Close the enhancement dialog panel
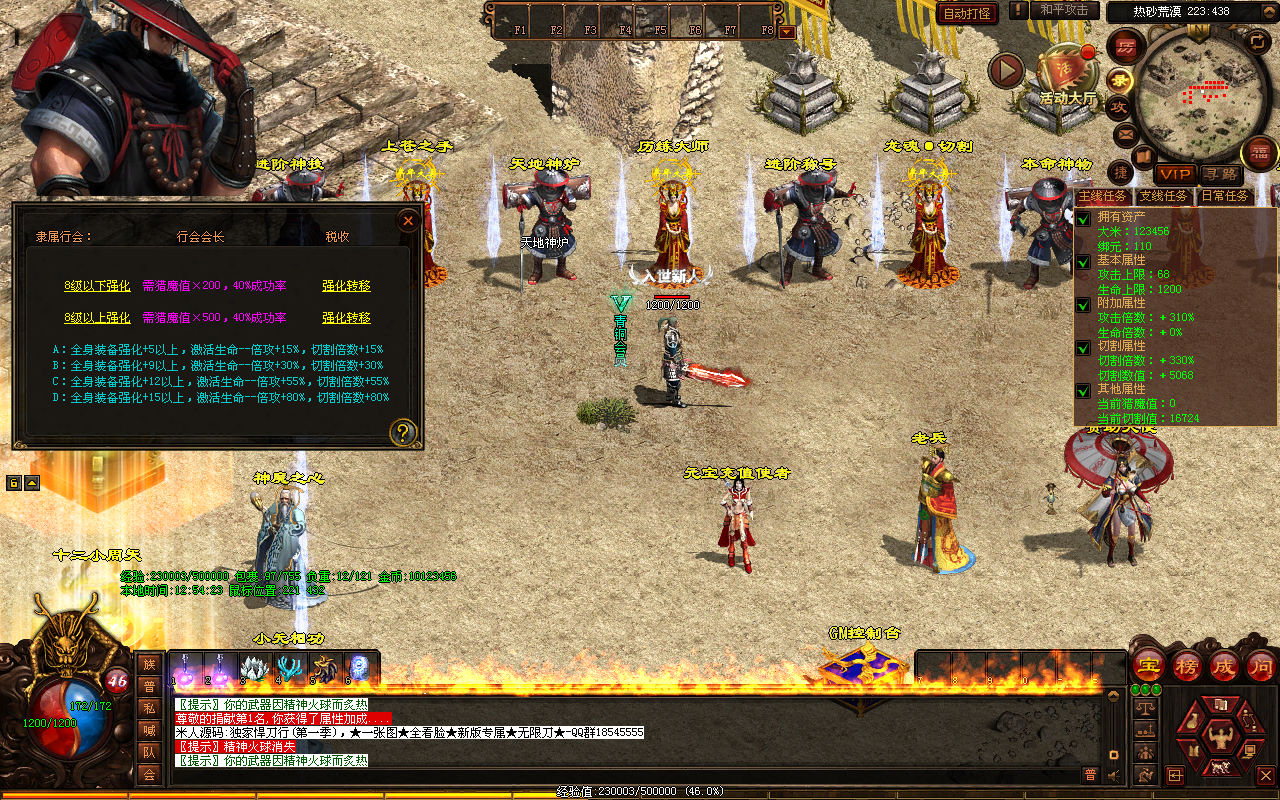This screenshot has height=800, width=1280. 408,220
